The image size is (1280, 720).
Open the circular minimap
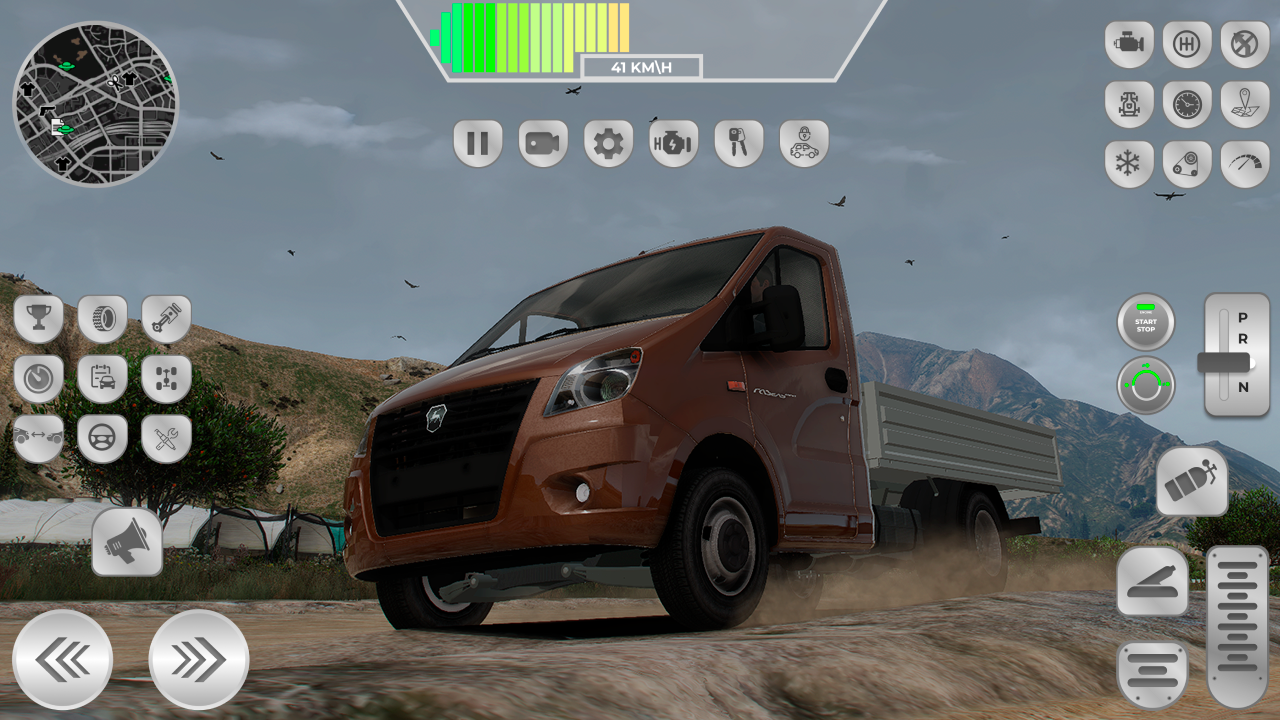[96, 104]
